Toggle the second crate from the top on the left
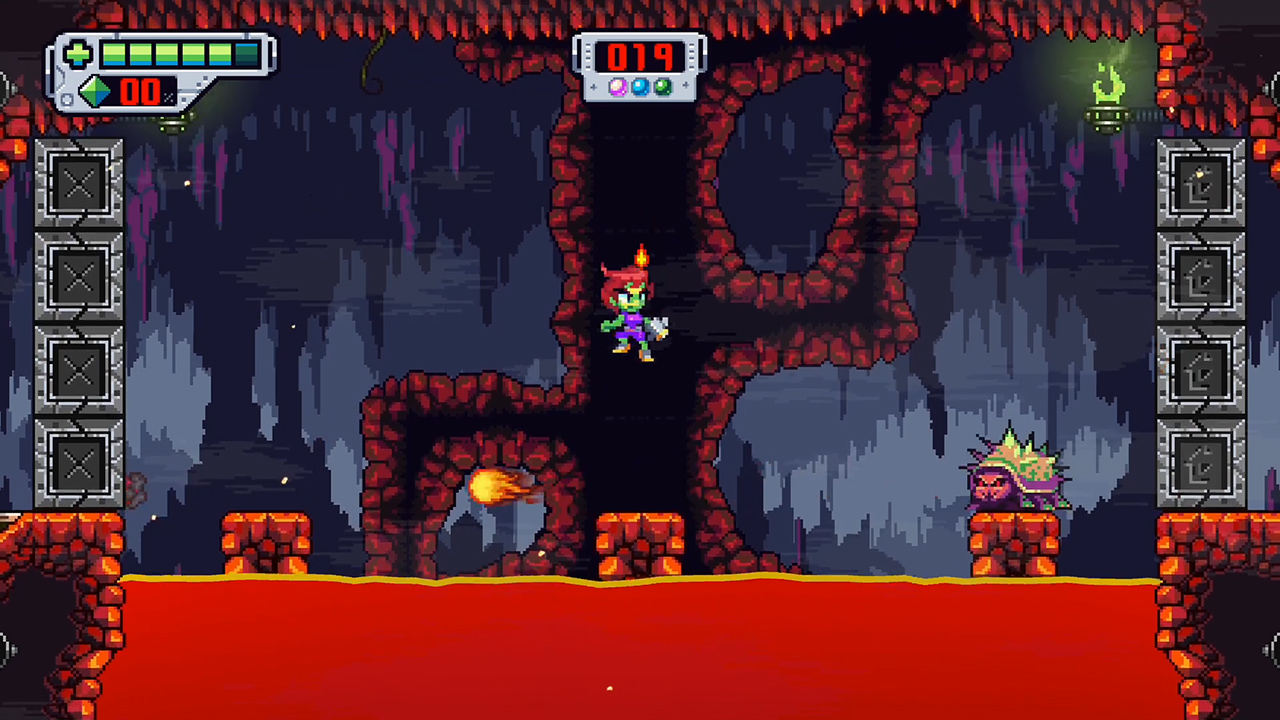This screenshot has width=1280, height=720. 79,274
